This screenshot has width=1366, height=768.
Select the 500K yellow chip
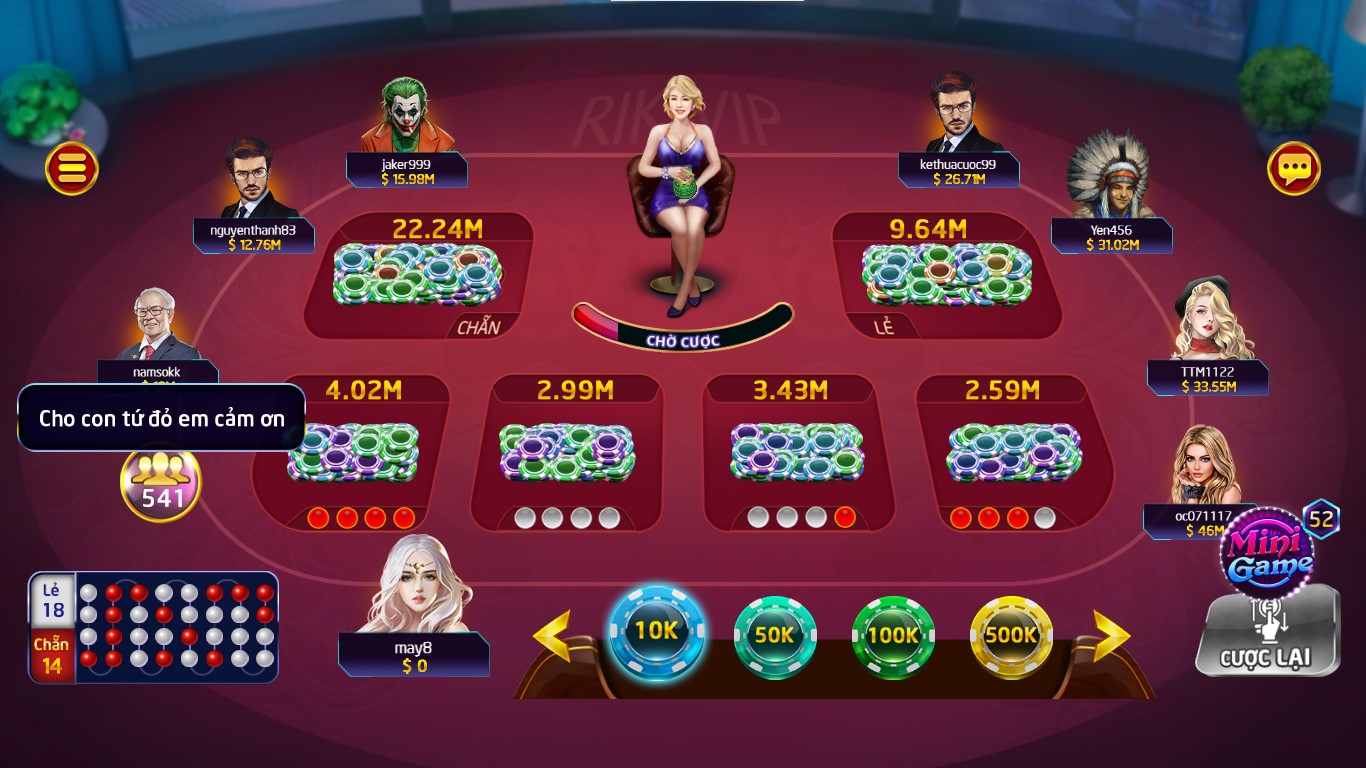(x=1011, y=635)
